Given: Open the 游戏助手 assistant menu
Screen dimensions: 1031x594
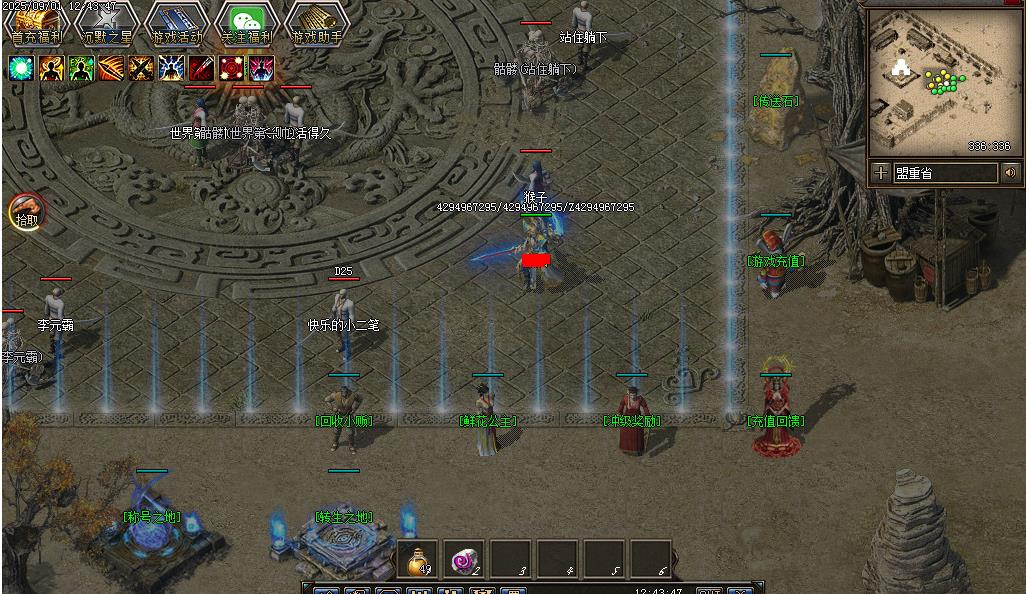Looking at the screenshot, I should pyautogui.click(x=317, y=23).
